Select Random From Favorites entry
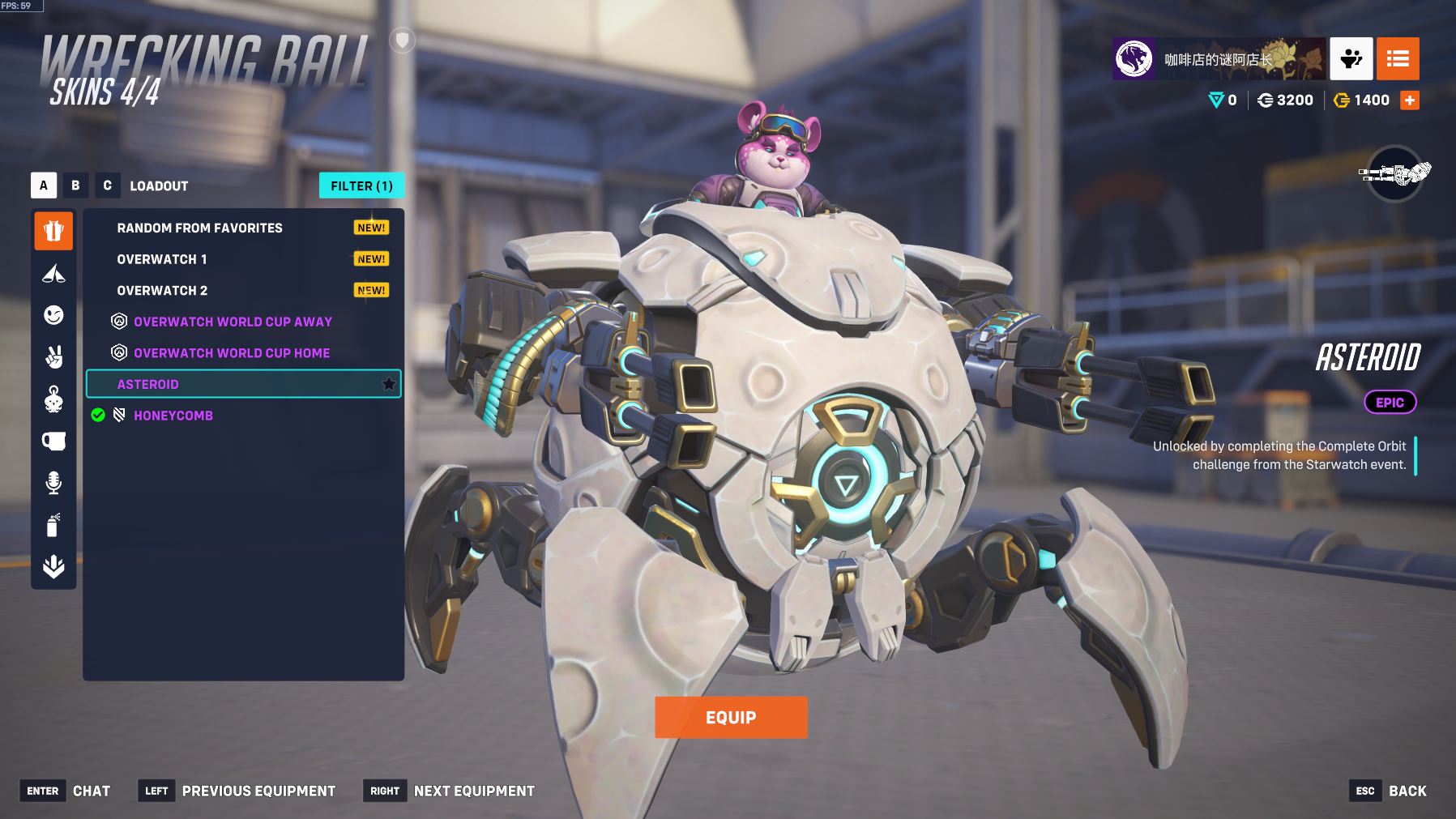The width and height of the screenshot is (1456, 819). (x=199, y=228)
